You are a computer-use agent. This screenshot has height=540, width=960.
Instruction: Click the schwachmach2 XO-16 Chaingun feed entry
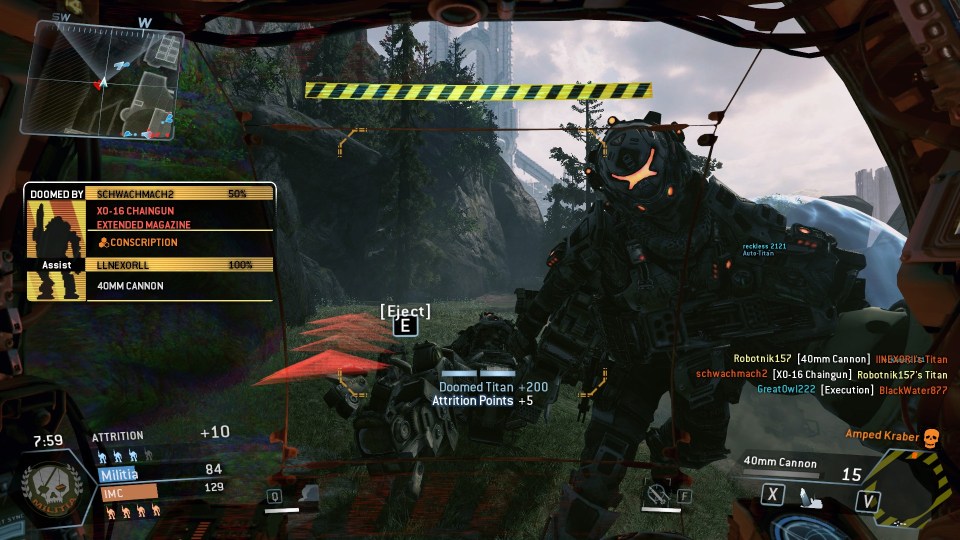(x=821, y=374)
